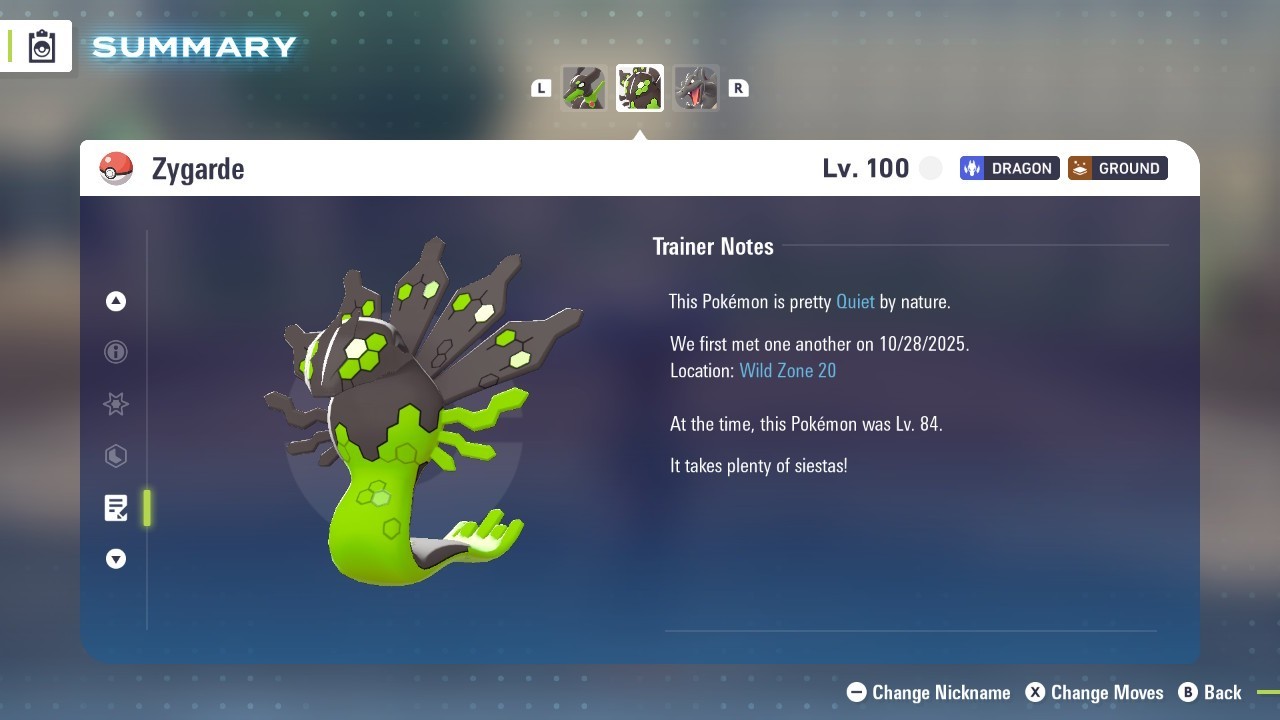Click the Wild Zone 20 location text
1280x720 pixels.
pos(787,371)
